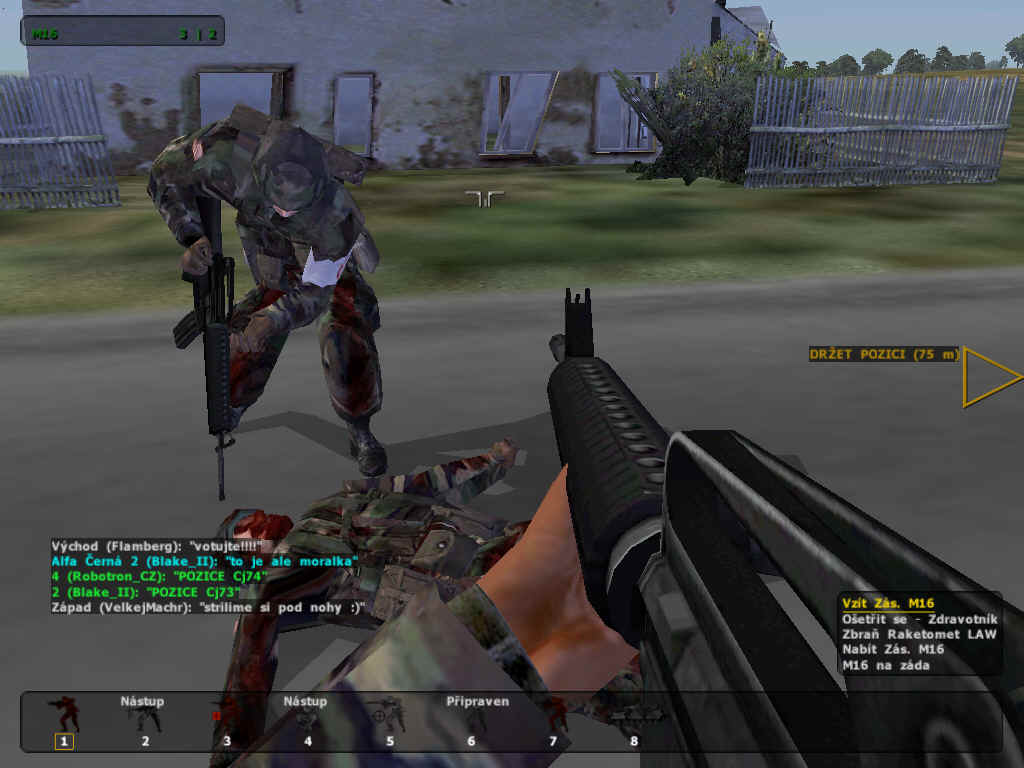Choose squad unit 5 in the unit bar
Viewport: 1024px width, 768px height.
click(x=389, y=720)
